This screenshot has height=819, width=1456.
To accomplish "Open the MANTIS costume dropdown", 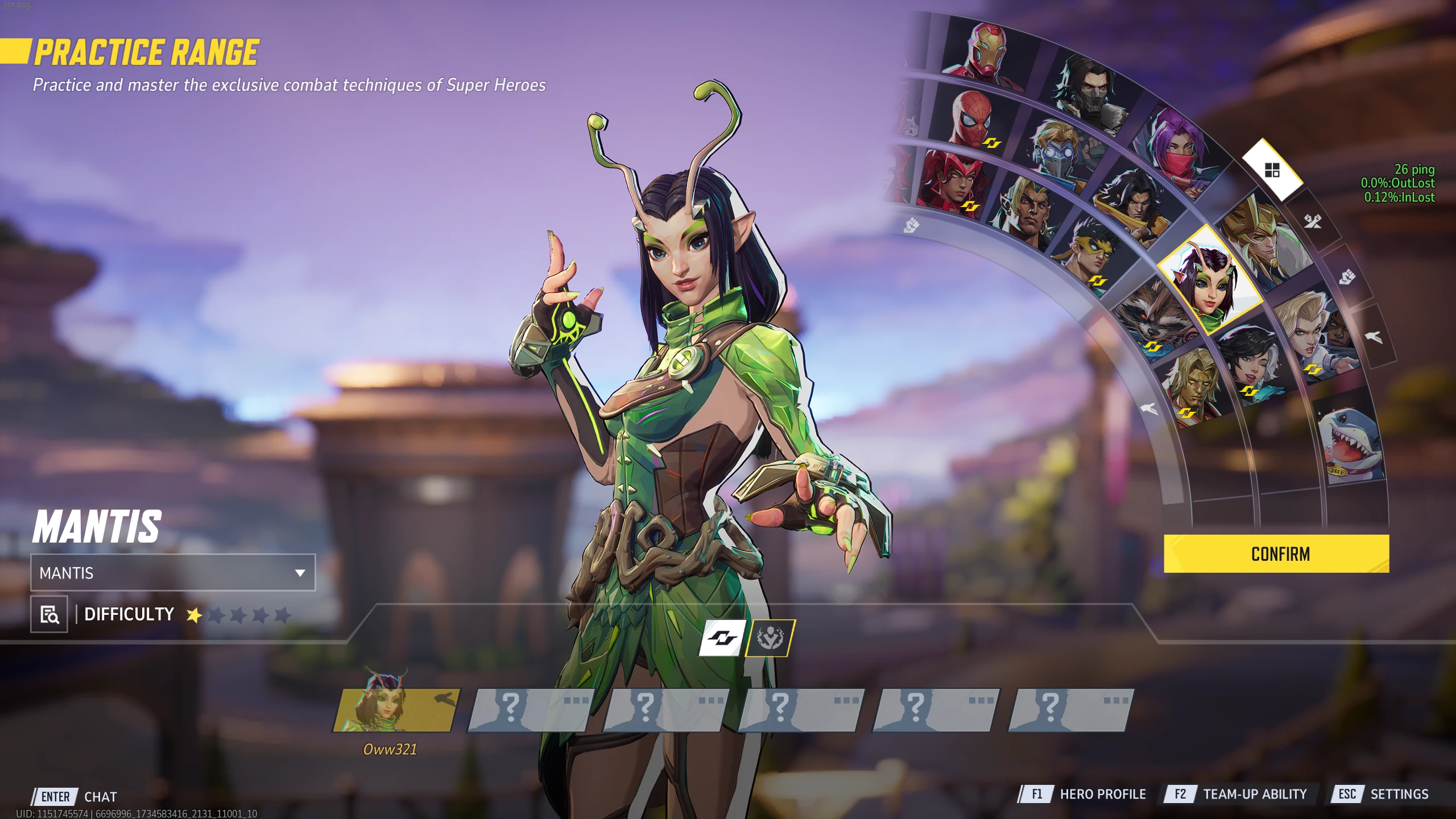I will coord(173,573).
